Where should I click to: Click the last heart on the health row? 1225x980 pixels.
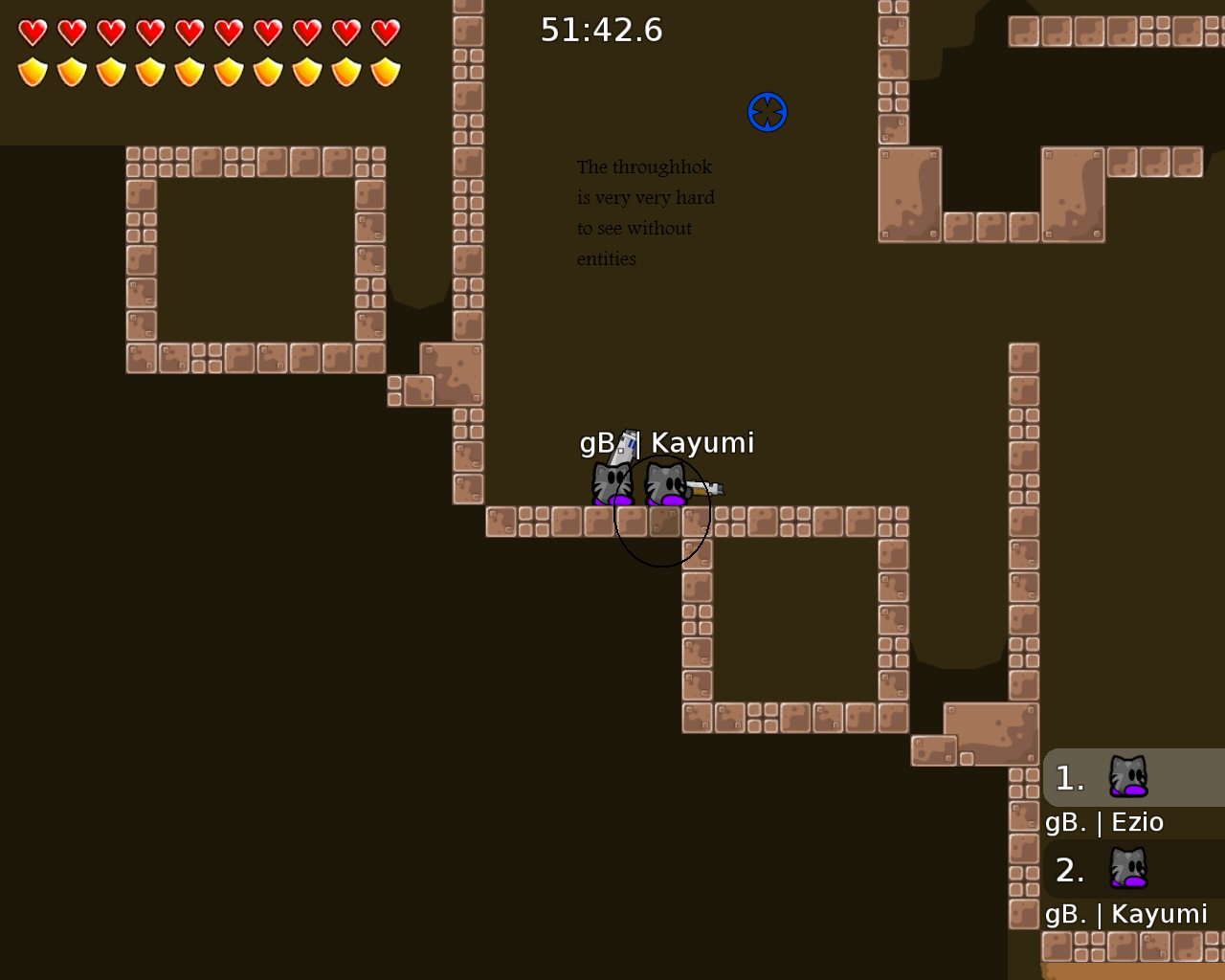tap(385, 32)
